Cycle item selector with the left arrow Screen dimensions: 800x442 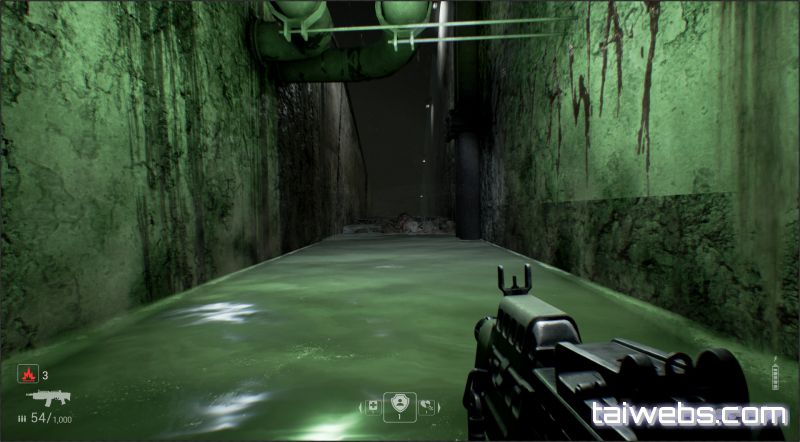point(361,407)
